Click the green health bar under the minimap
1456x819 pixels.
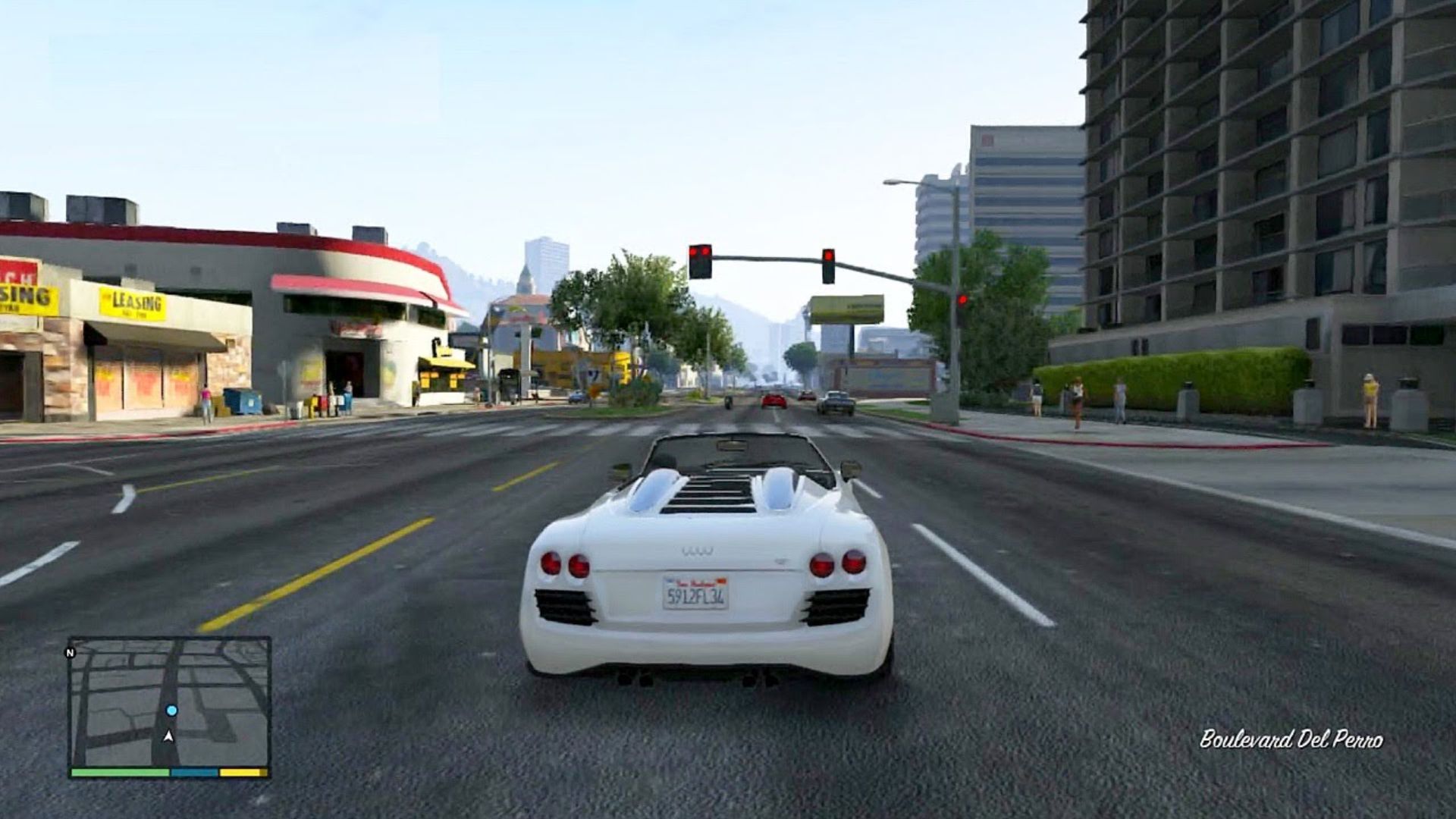point(121,771)
